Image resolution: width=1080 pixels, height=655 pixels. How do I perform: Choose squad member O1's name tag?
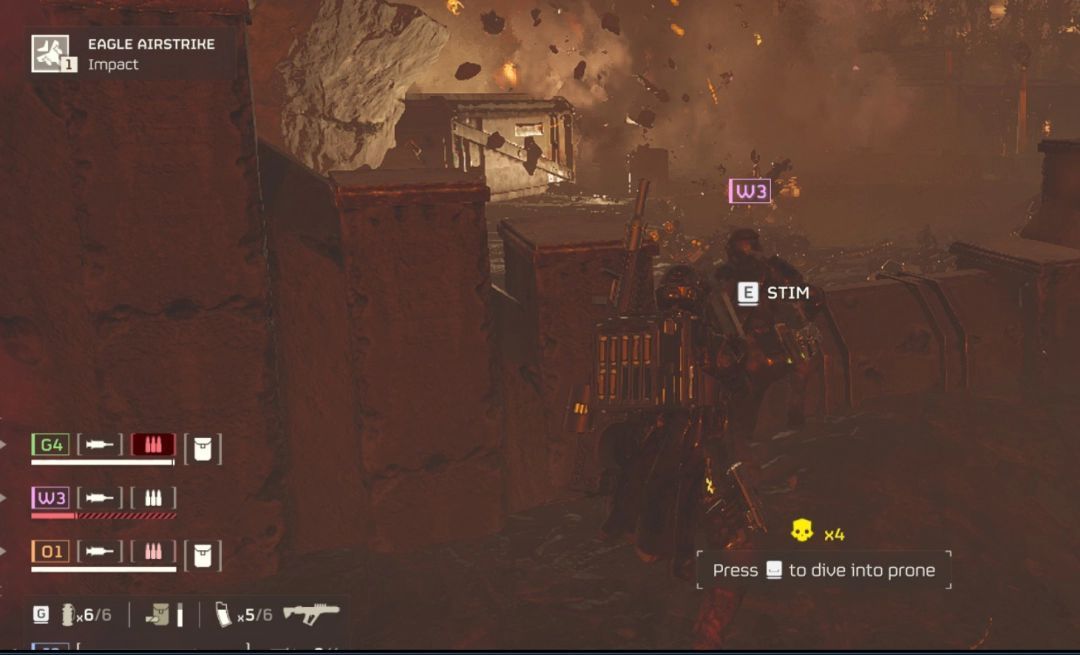coord(50,552)
